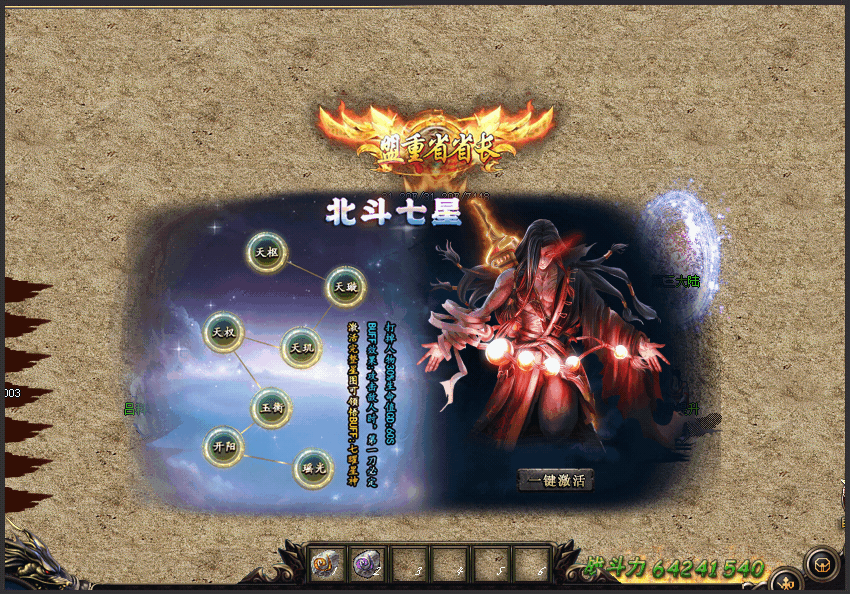
Task: Click the 天玑 star node
Action: tap(301, 347)
